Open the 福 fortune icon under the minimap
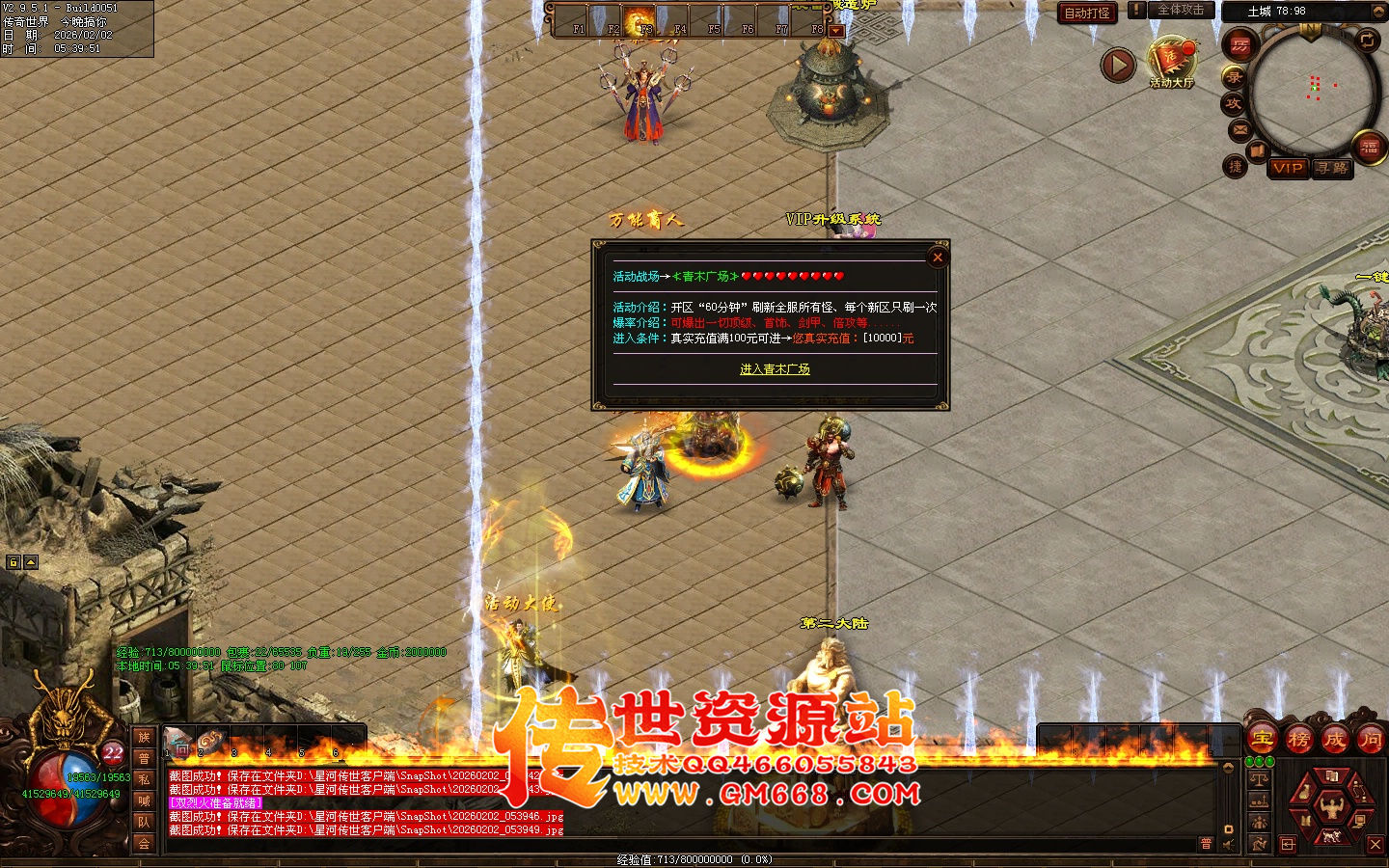The height and width of the screenshot is (868, 1389). pos(1369,147)
